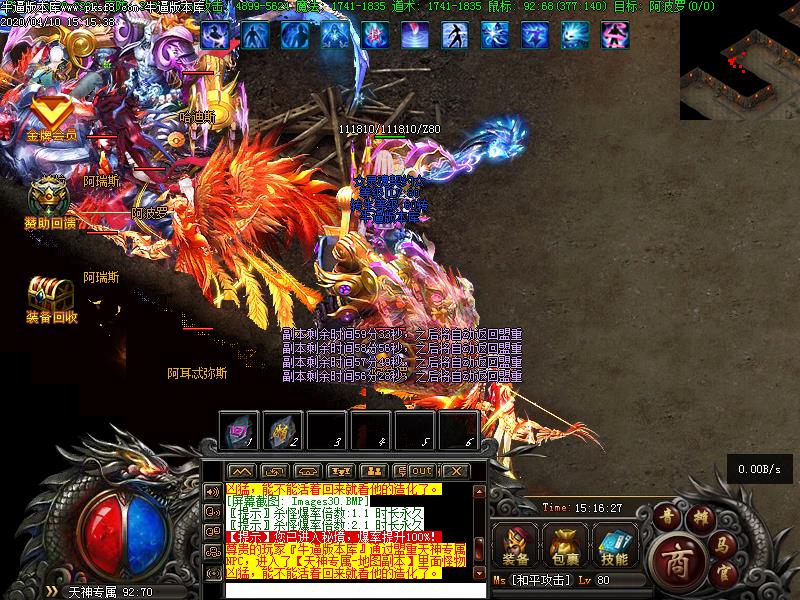Click the 金牌会员 gold member icon
Viewport: 800px width, 600px height.
[51, 118]
